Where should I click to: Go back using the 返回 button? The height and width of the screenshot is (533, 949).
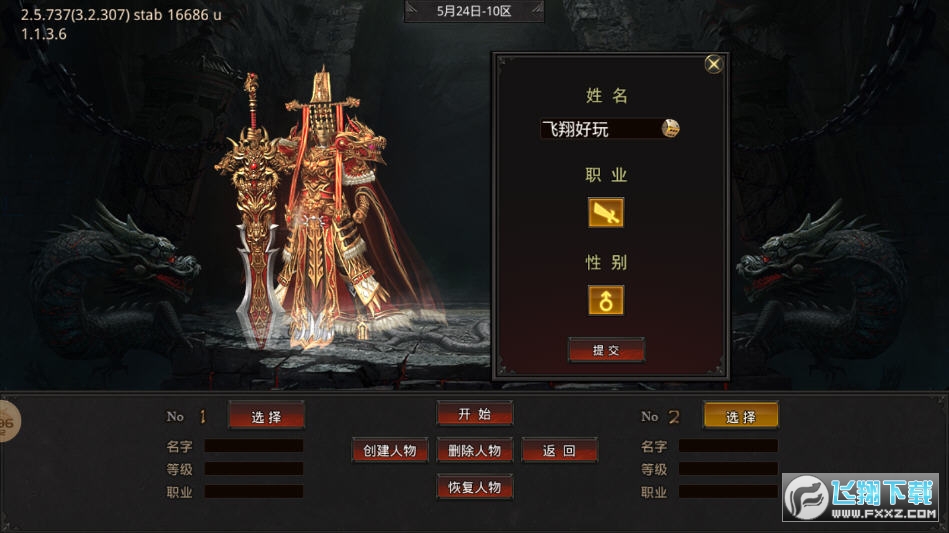click(559, 450)
